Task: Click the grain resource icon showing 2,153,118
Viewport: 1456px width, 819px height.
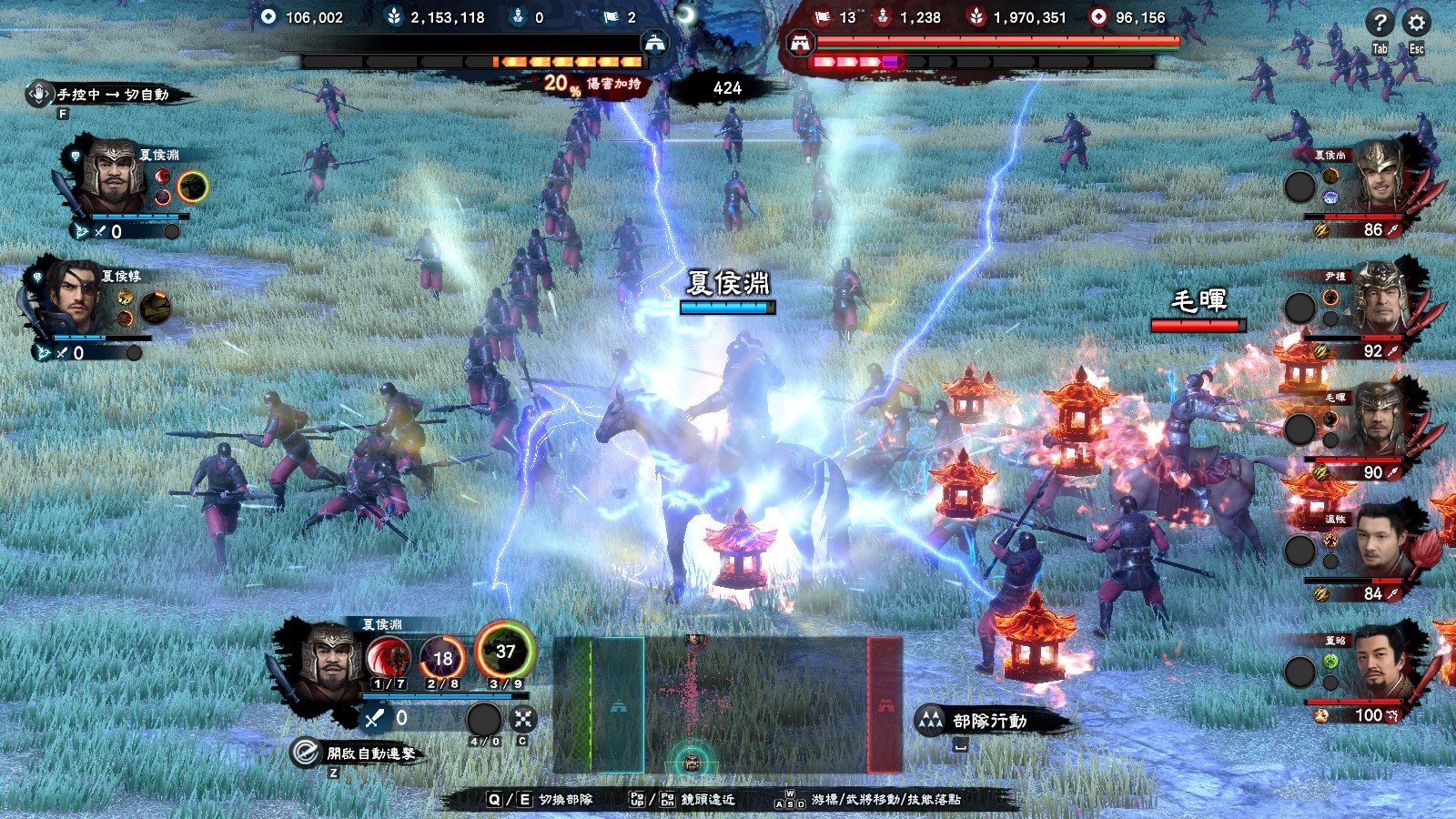Action: tap(395, 15)
